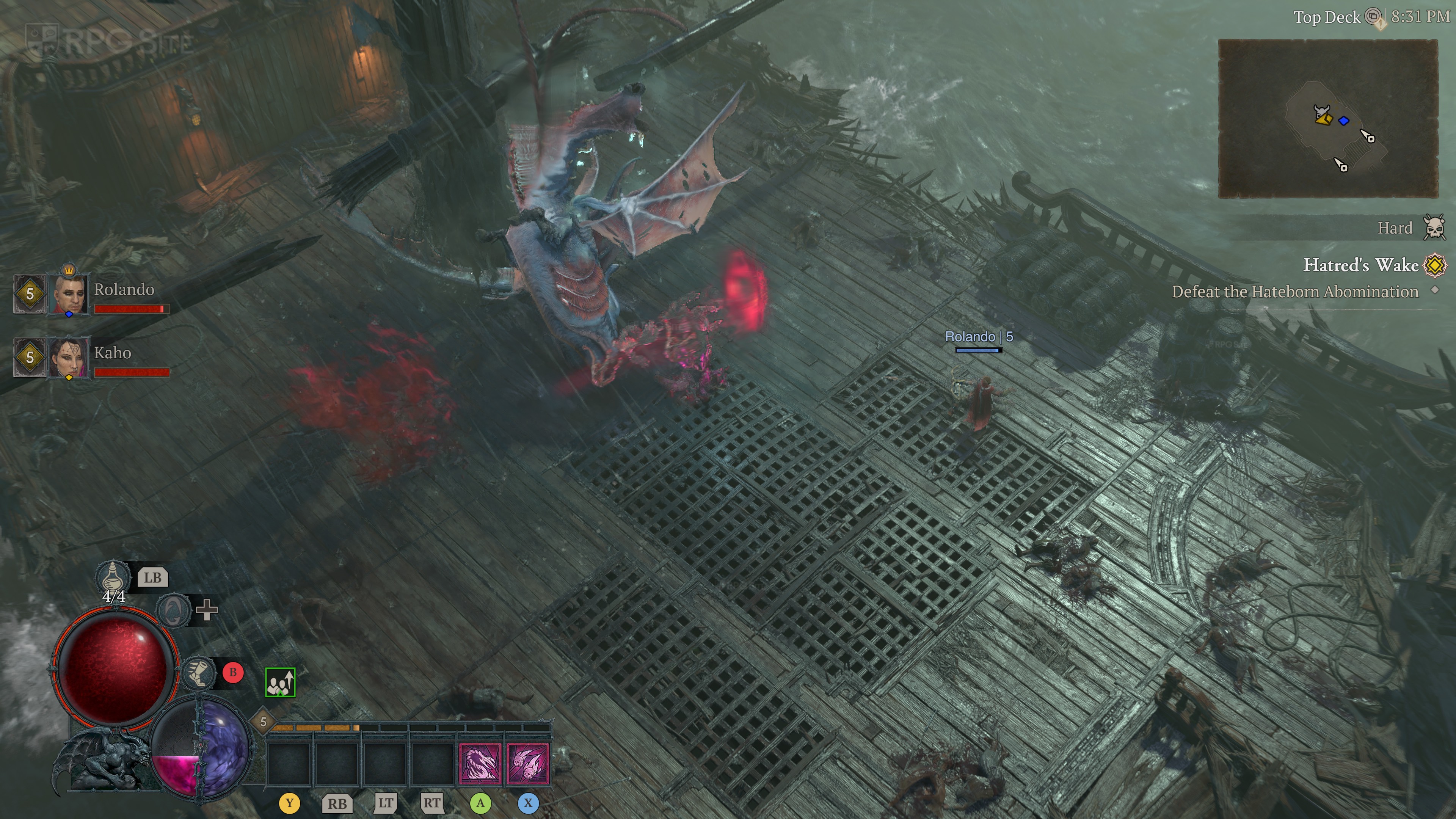The width and height of the screenshot is (1456, 819).
Task: Activate the pink claw skill slot
Action: 480,764
